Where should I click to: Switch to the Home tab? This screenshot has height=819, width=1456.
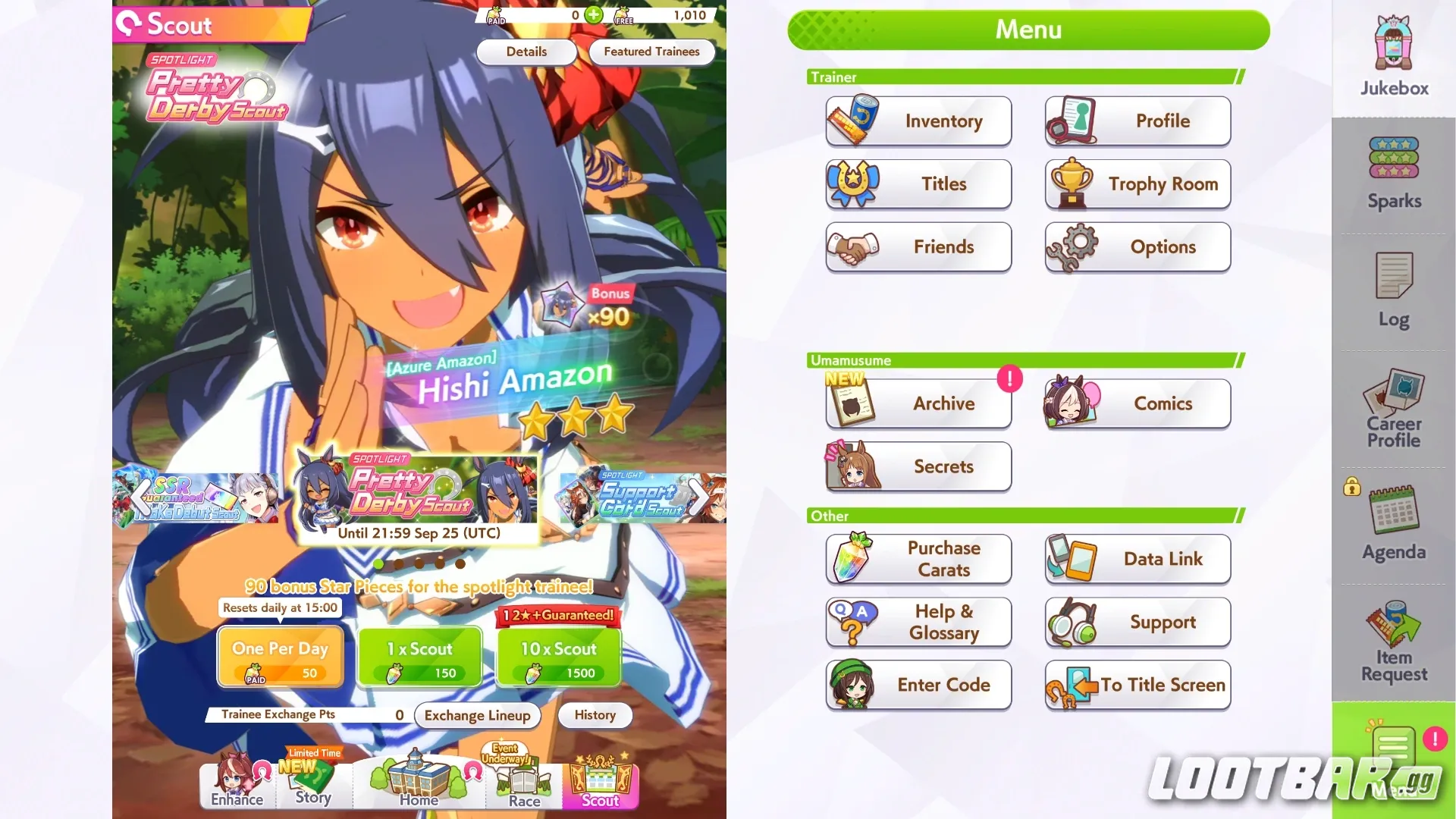pos(418,785)
